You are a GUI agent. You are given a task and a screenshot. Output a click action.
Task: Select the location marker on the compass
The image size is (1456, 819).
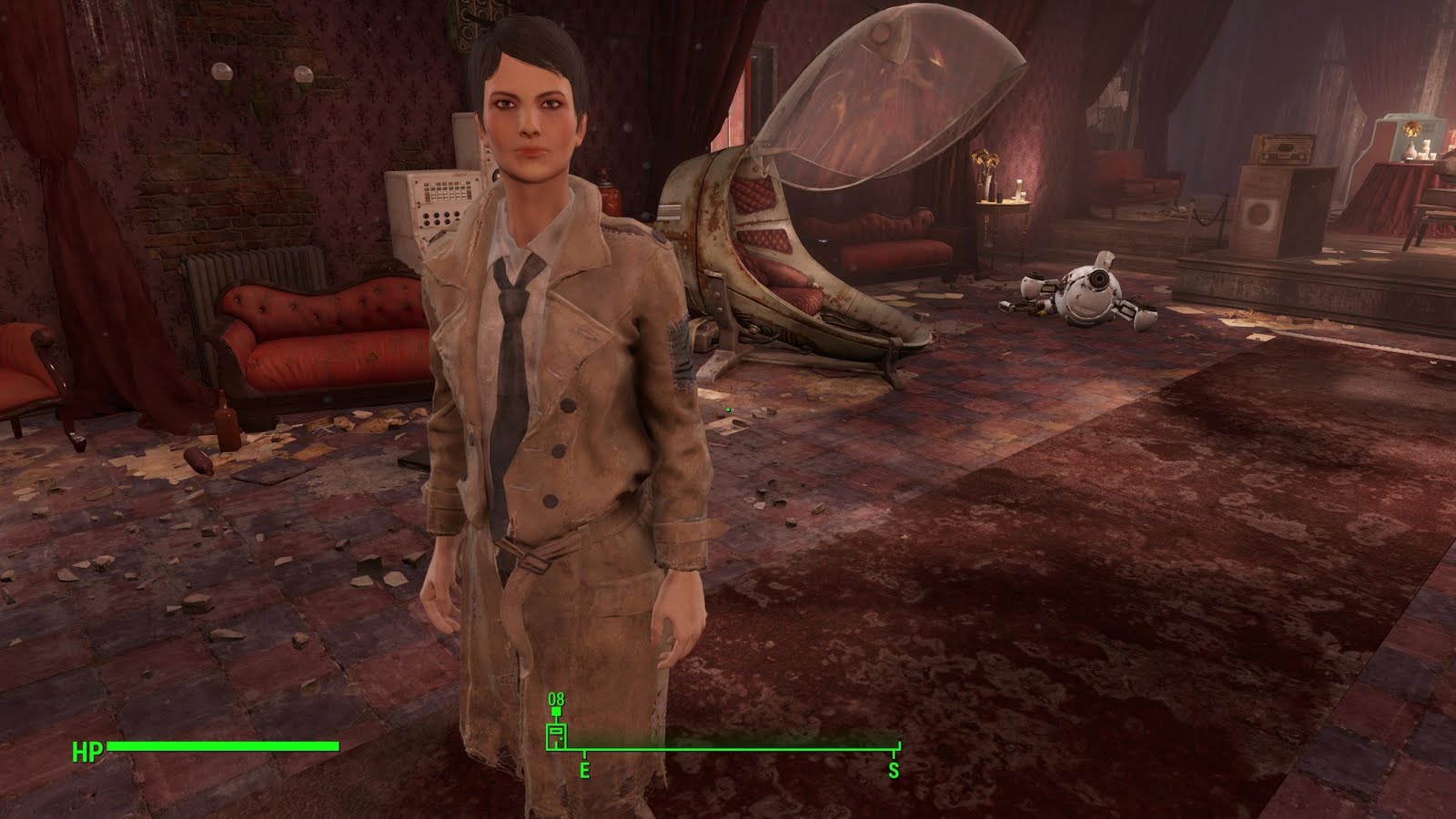coord(556,735)
